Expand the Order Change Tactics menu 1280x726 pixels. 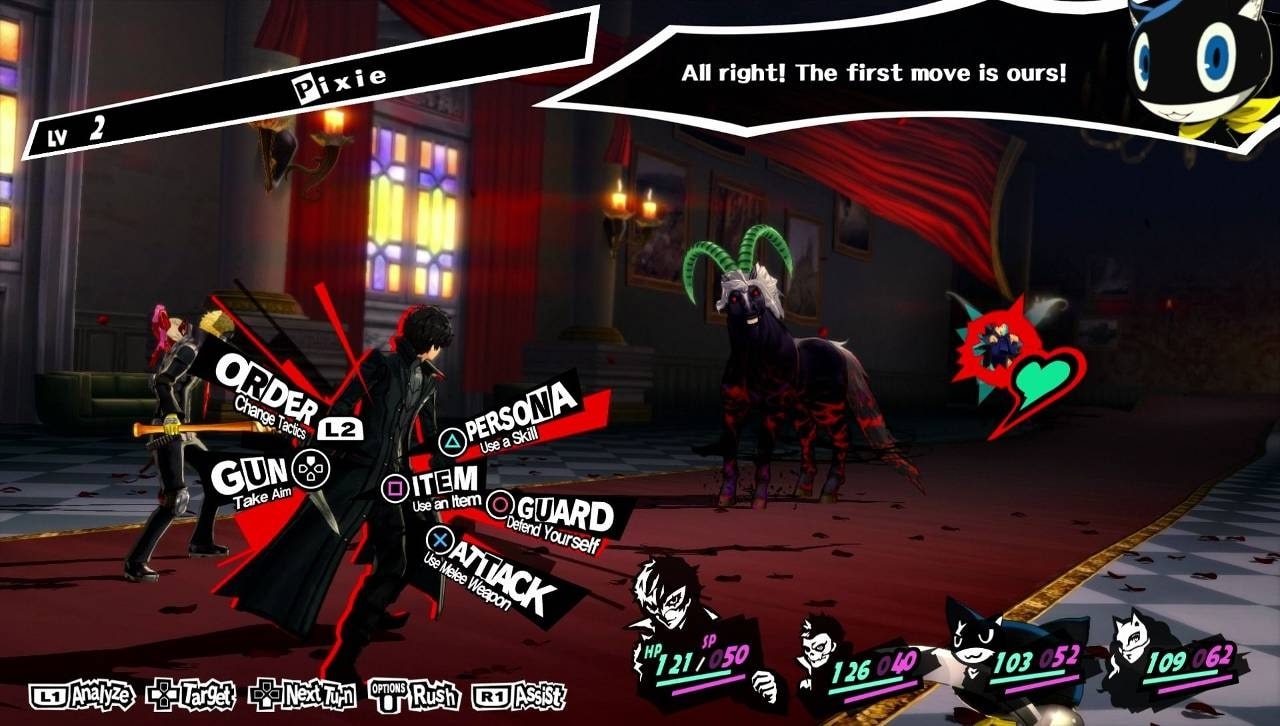pos(265,387)
